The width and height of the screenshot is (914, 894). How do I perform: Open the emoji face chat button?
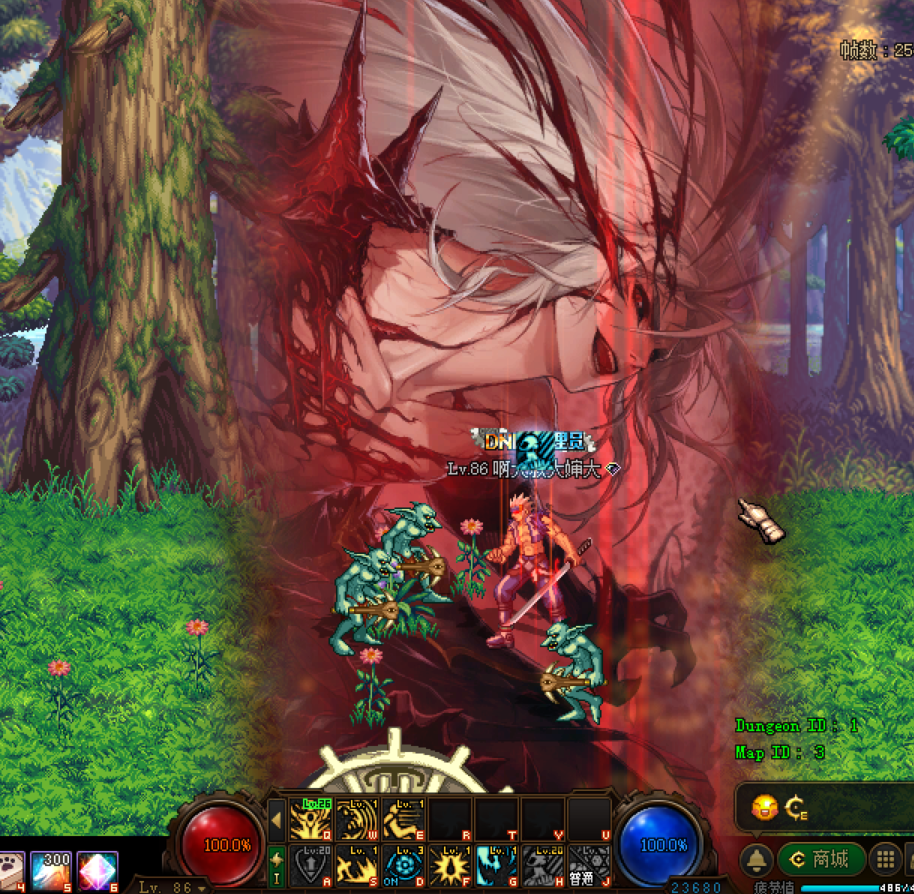[x=765, y=806]
